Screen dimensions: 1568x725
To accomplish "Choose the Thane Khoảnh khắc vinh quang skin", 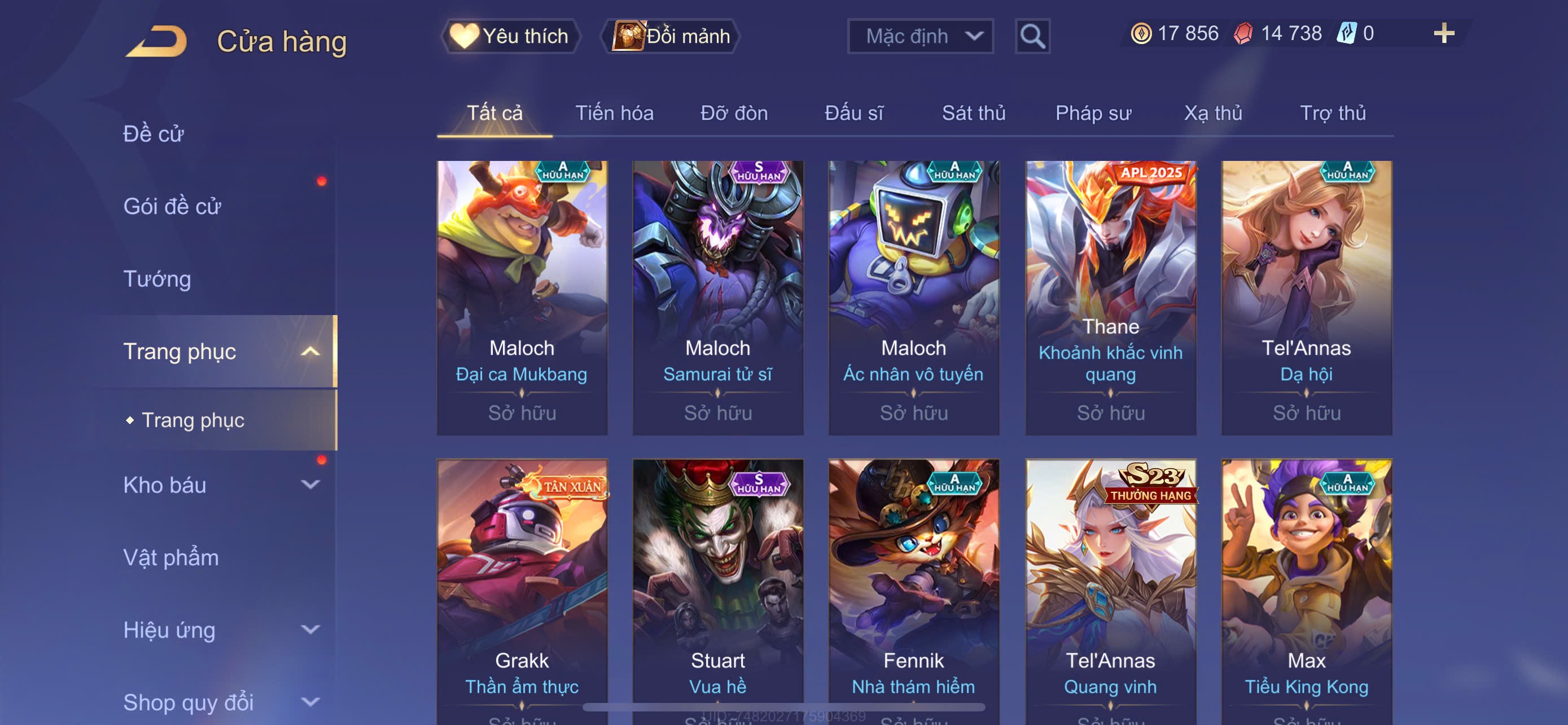I will pos(1110,297).
